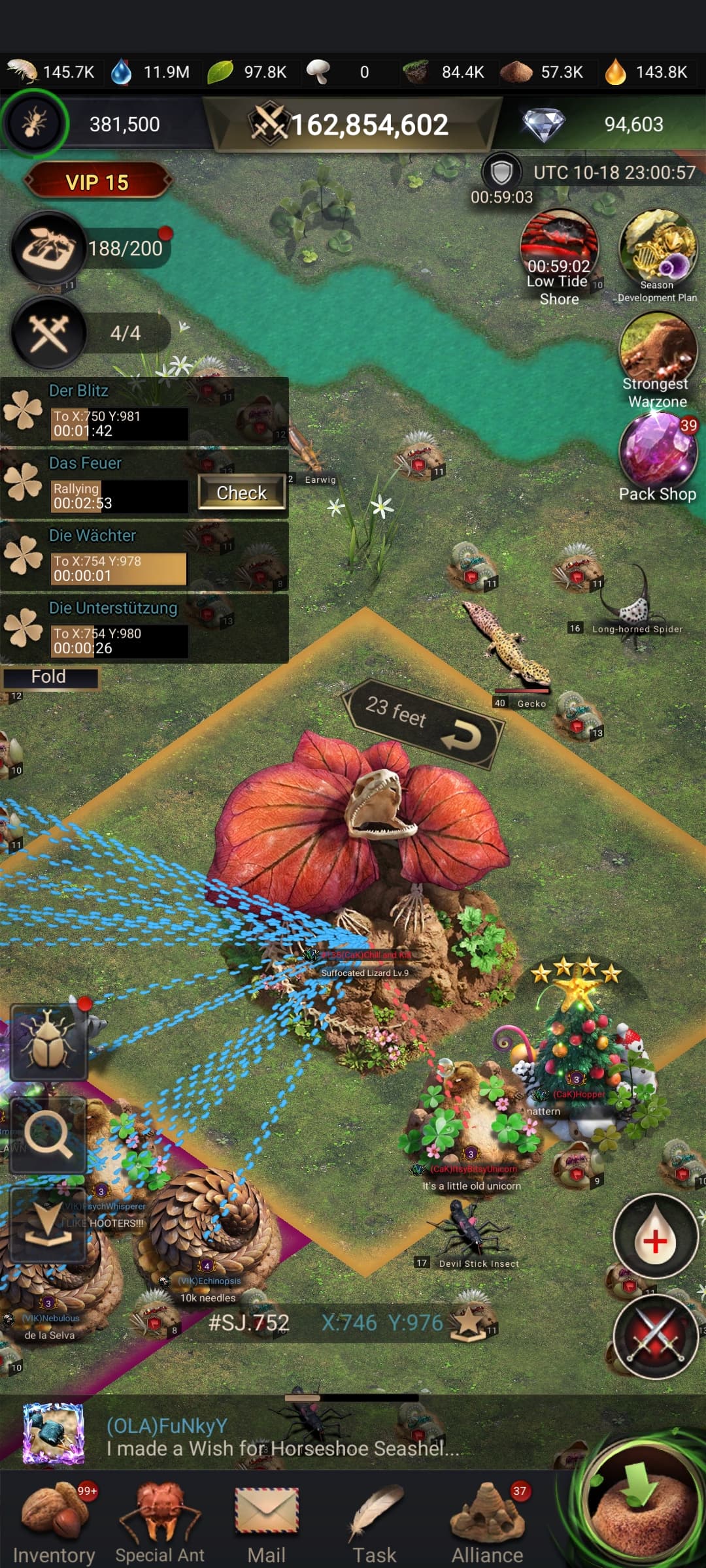The width and height of the screenshot is (706, 1568).
Task: Open the Task feather menu
Action: 375,1521
